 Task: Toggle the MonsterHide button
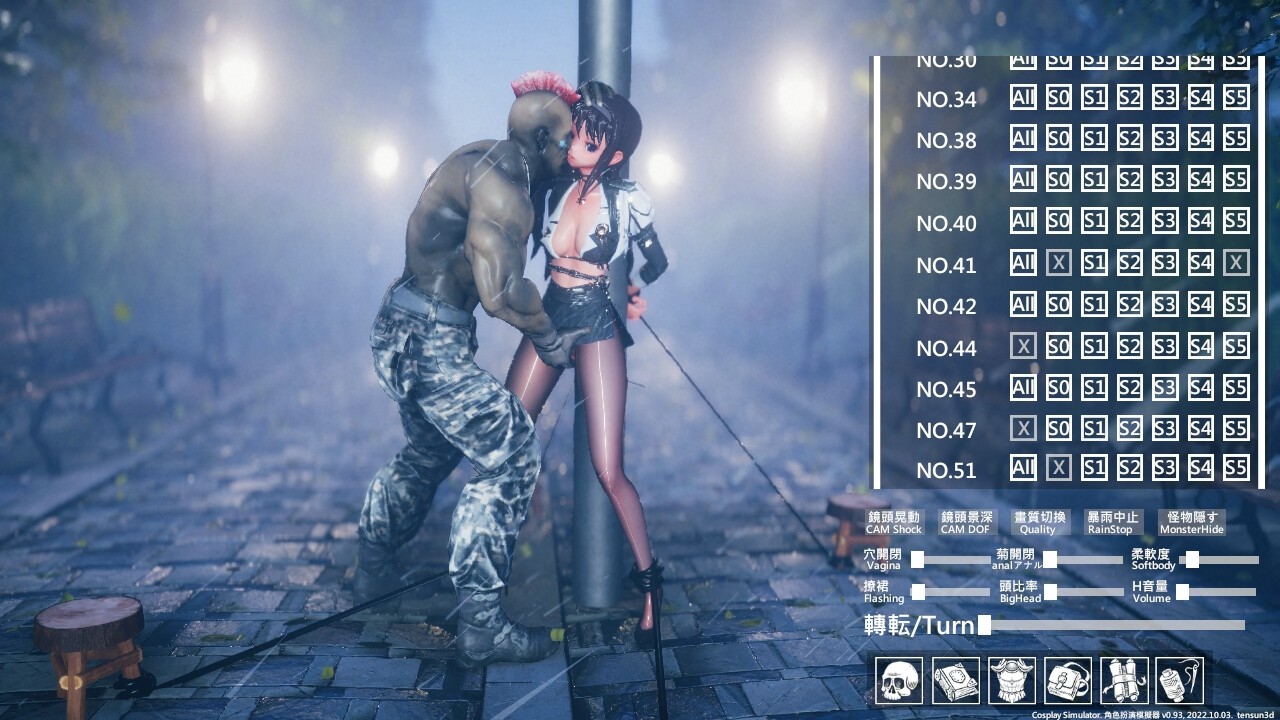(x=1191, y=522)
